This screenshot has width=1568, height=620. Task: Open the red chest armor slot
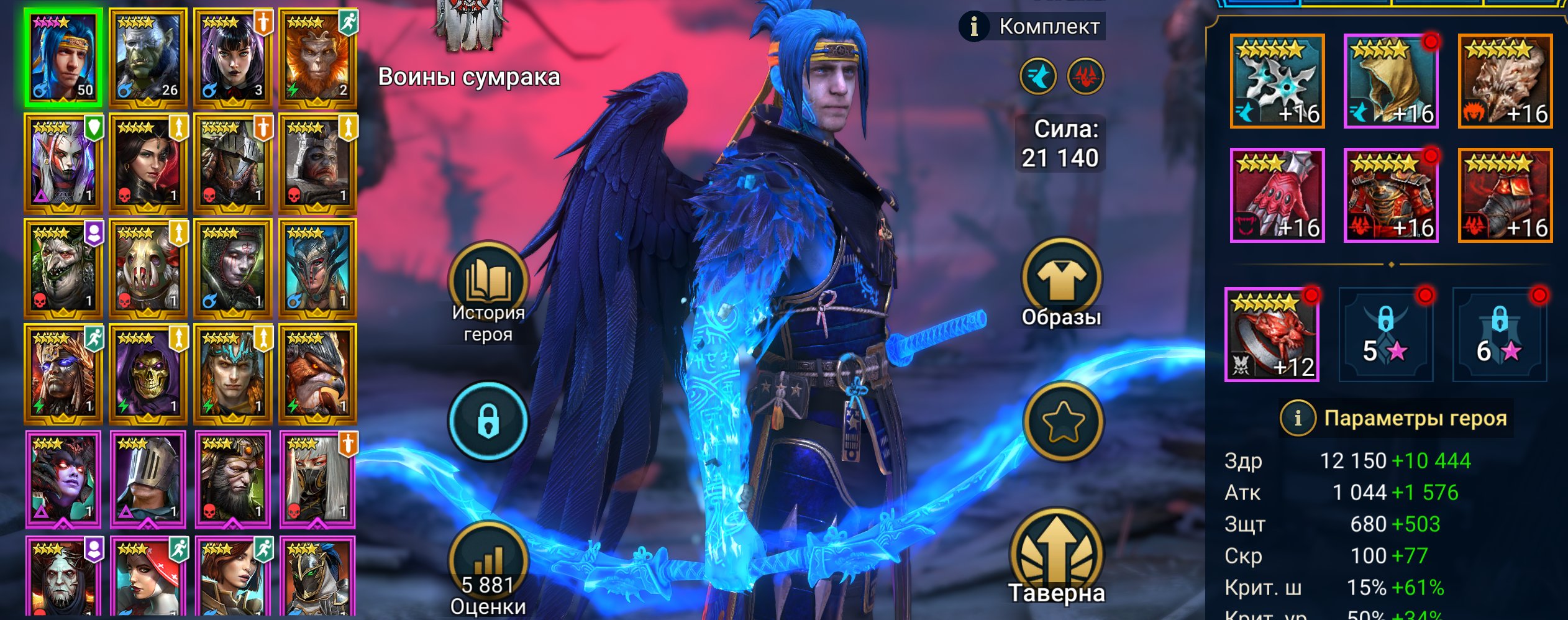pyautogui.click(x=1391, y=195)
